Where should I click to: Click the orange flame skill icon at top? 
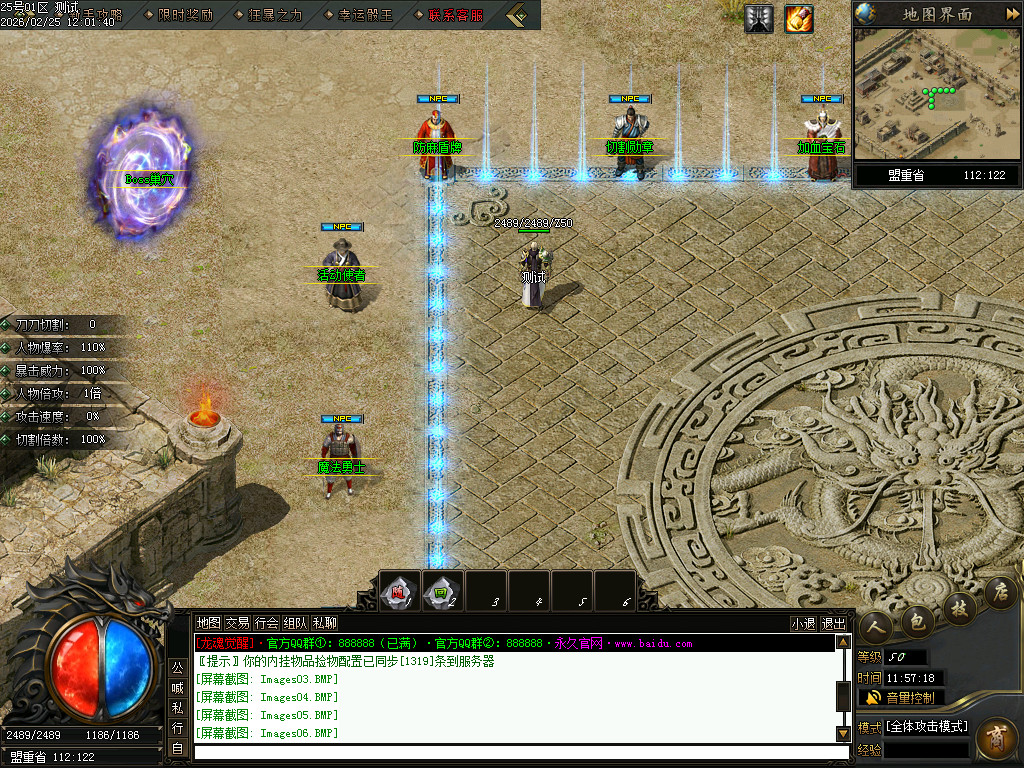[799, 19]
